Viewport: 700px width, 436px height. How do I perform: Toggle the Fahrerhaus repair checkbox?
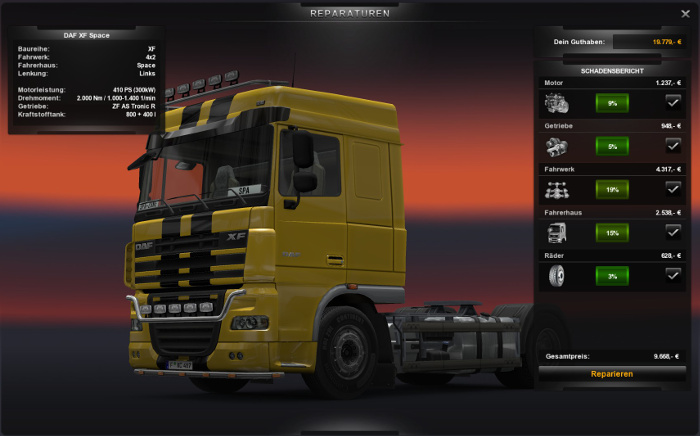[673, 231]
